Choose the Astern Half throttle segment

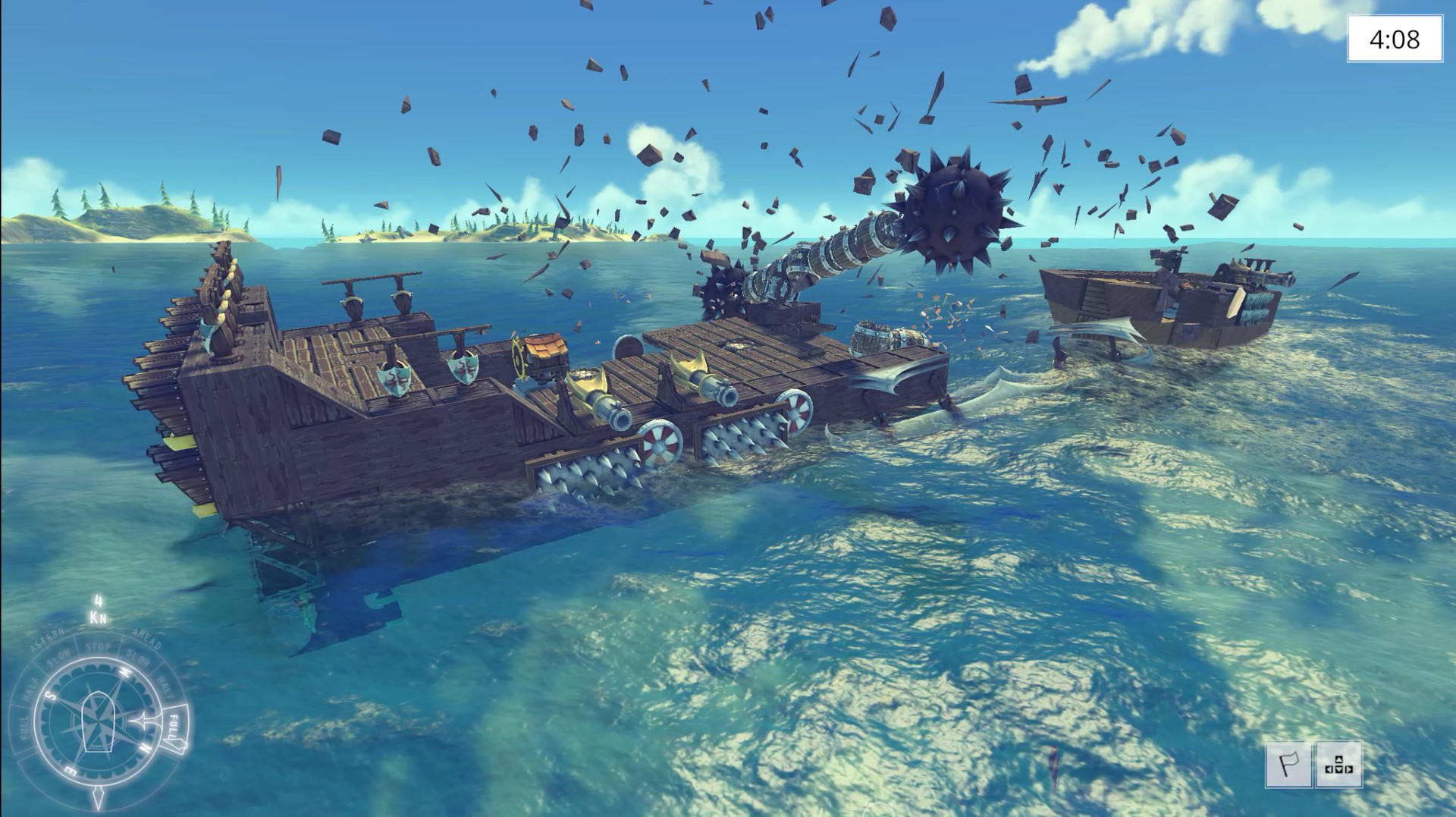point(30,688)
